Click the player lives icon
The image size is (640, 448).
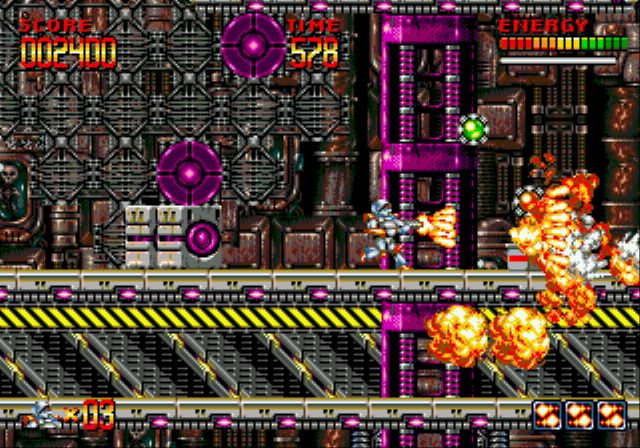coord(43,413)
